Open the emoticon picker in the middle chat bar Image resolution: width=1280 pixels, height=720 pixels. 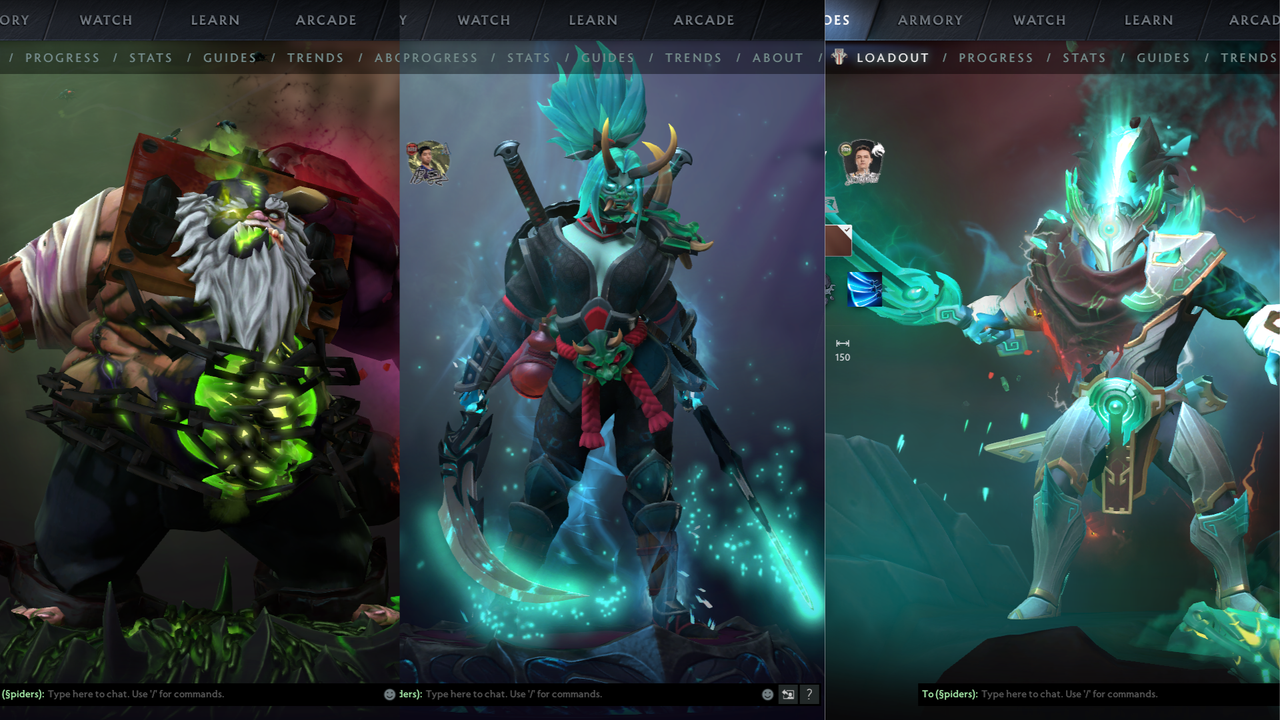767,694
